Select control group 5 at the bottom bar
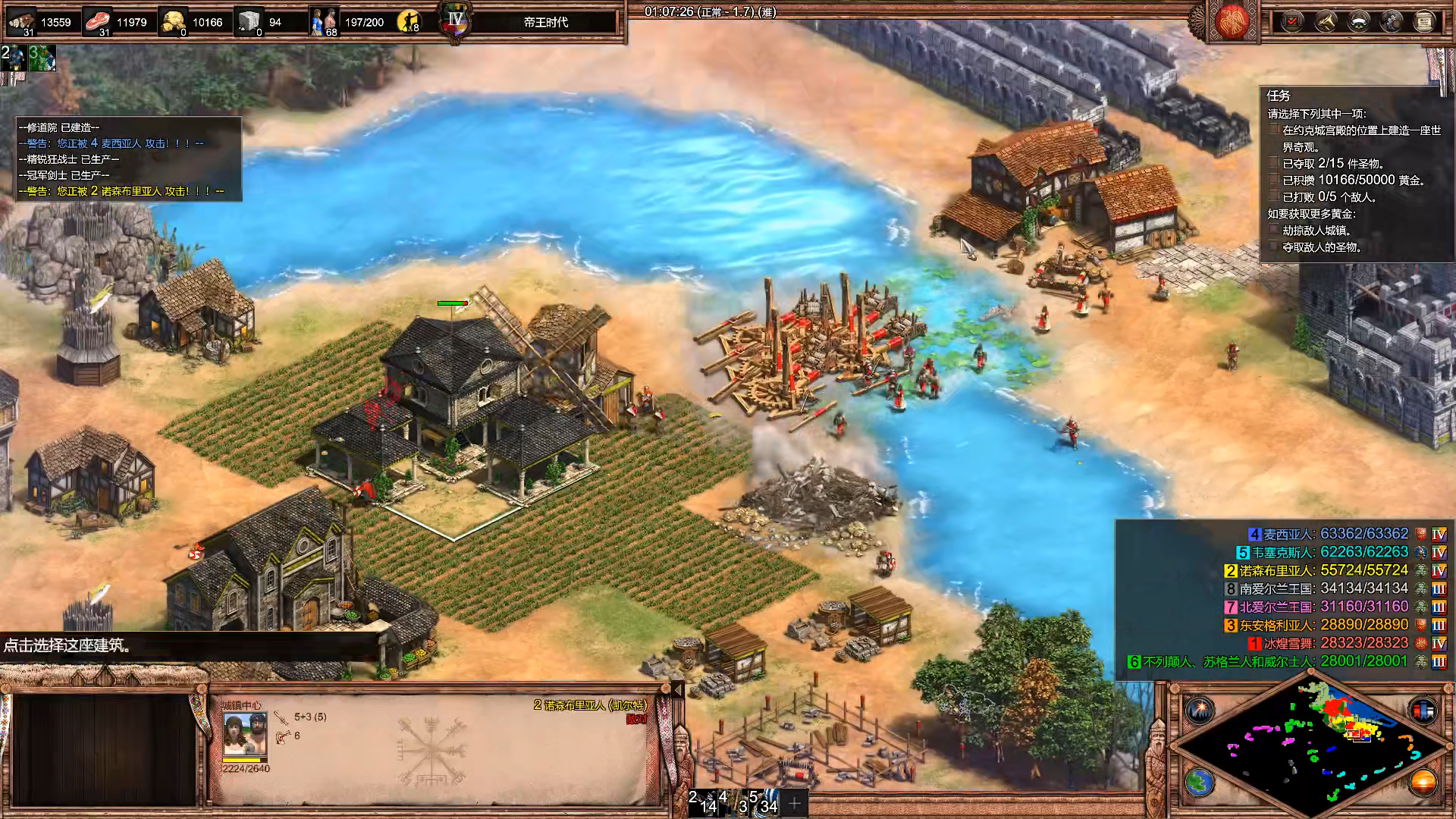Image resolution: width=1456 pixels, height=819 pixels. tap(764, 802)
